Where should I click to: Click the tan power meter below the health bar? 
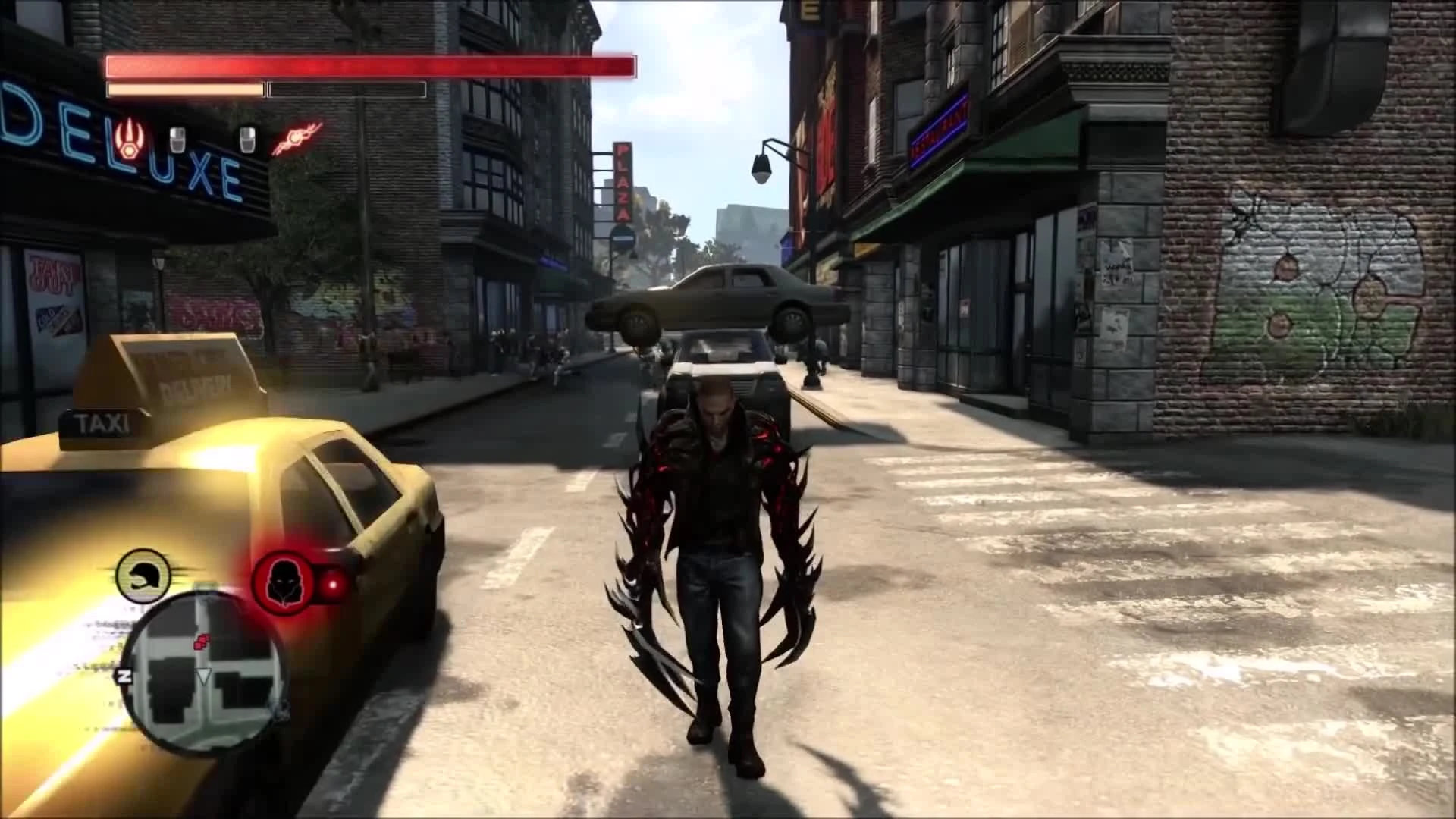(184, 89)
